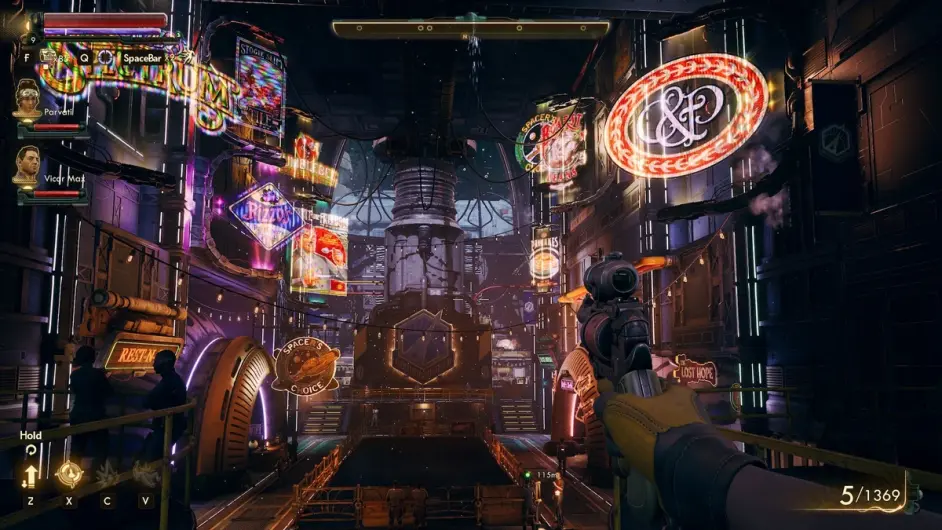Select Vicar Max's companion portrait
The height and width of the screenshot is (530, 942).
[27, 164]
